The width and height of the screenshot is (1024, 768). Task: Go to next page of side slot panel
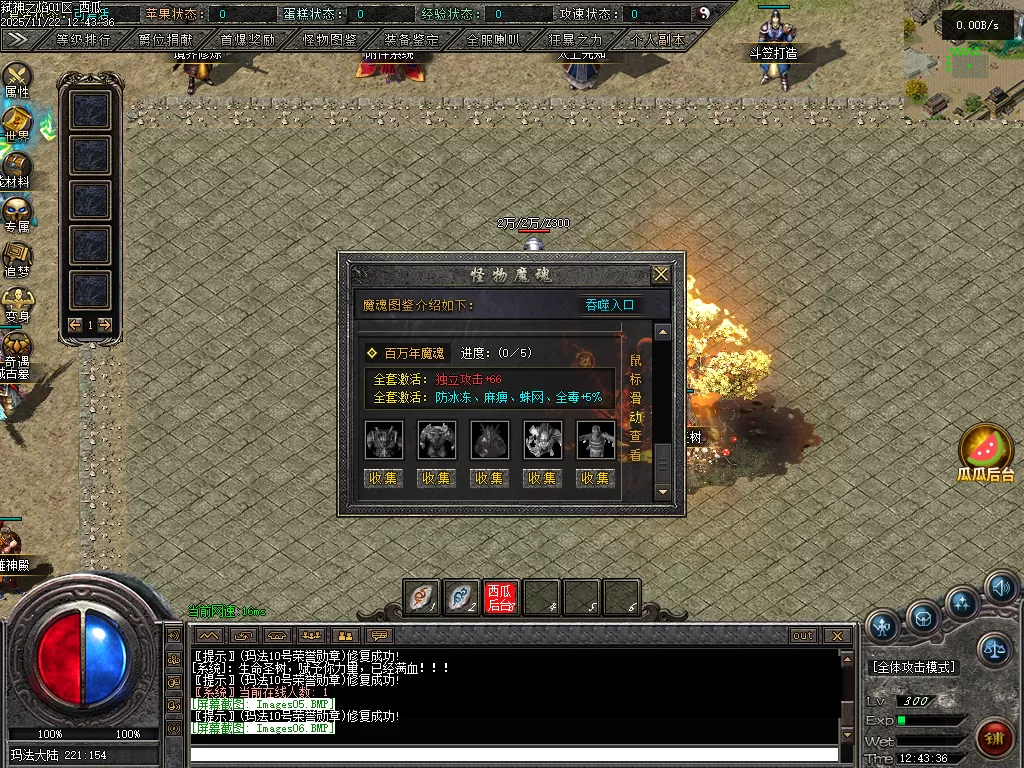pos(105,324)
